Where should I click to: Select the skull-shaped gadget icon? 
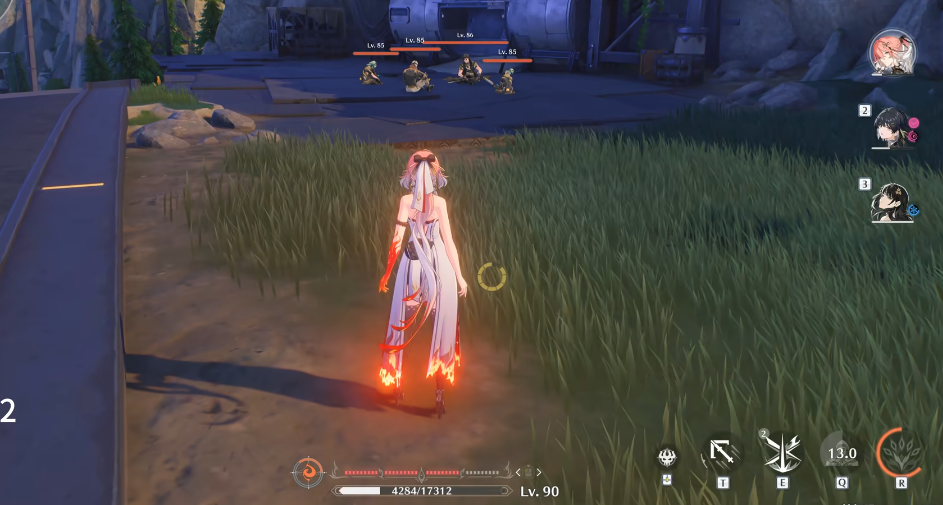coord(666,457)
